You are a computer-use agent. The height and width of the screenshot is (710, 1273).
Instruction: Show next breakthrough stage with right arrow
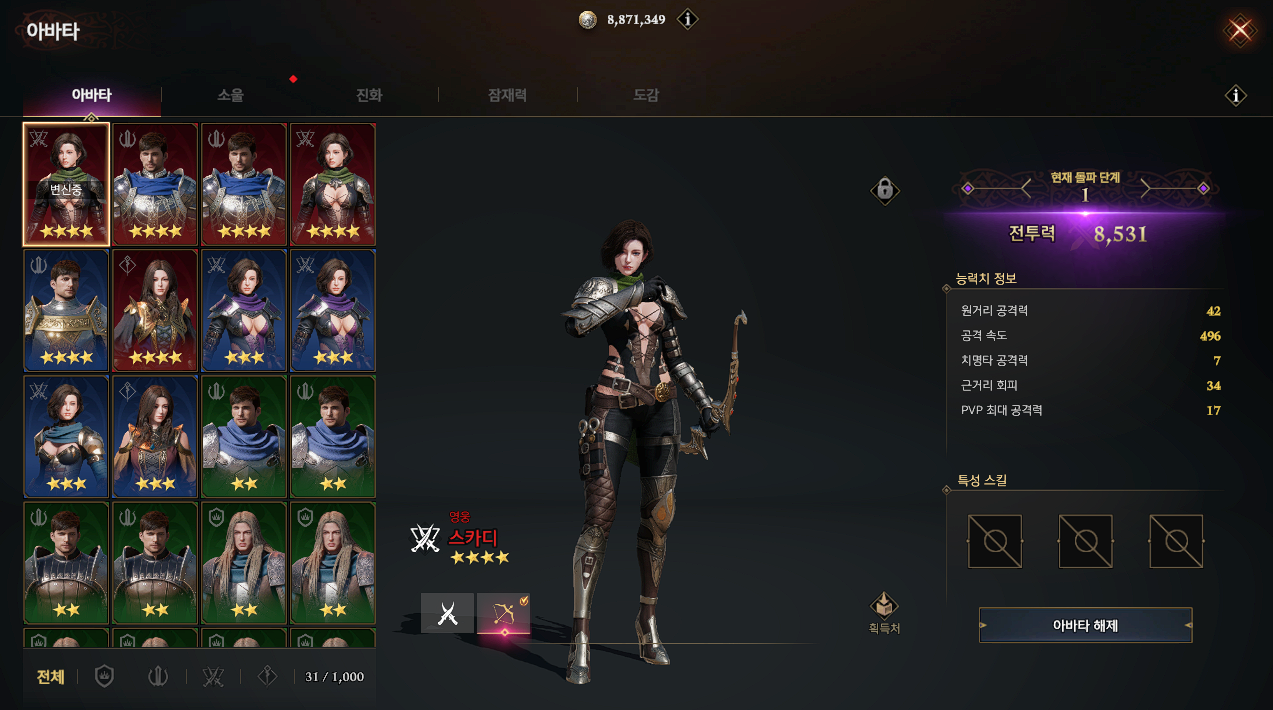coord(1148,188)
